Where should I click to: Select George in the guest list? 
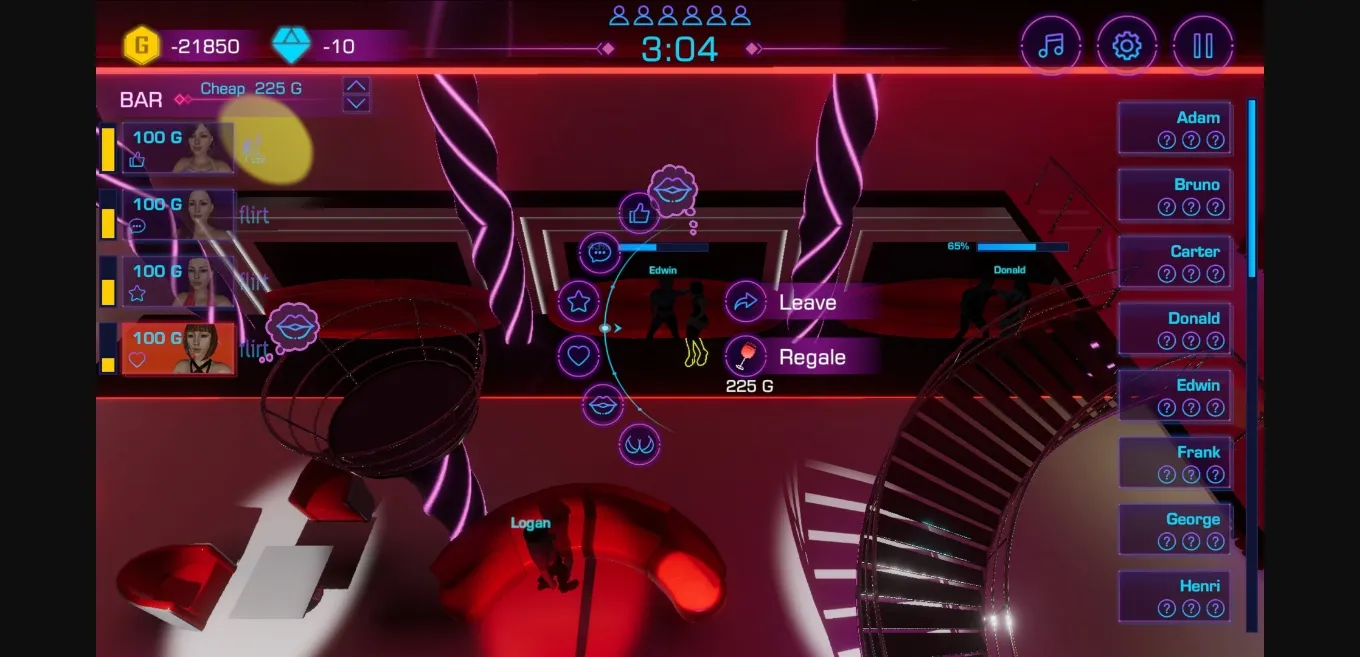point(1174,531)
